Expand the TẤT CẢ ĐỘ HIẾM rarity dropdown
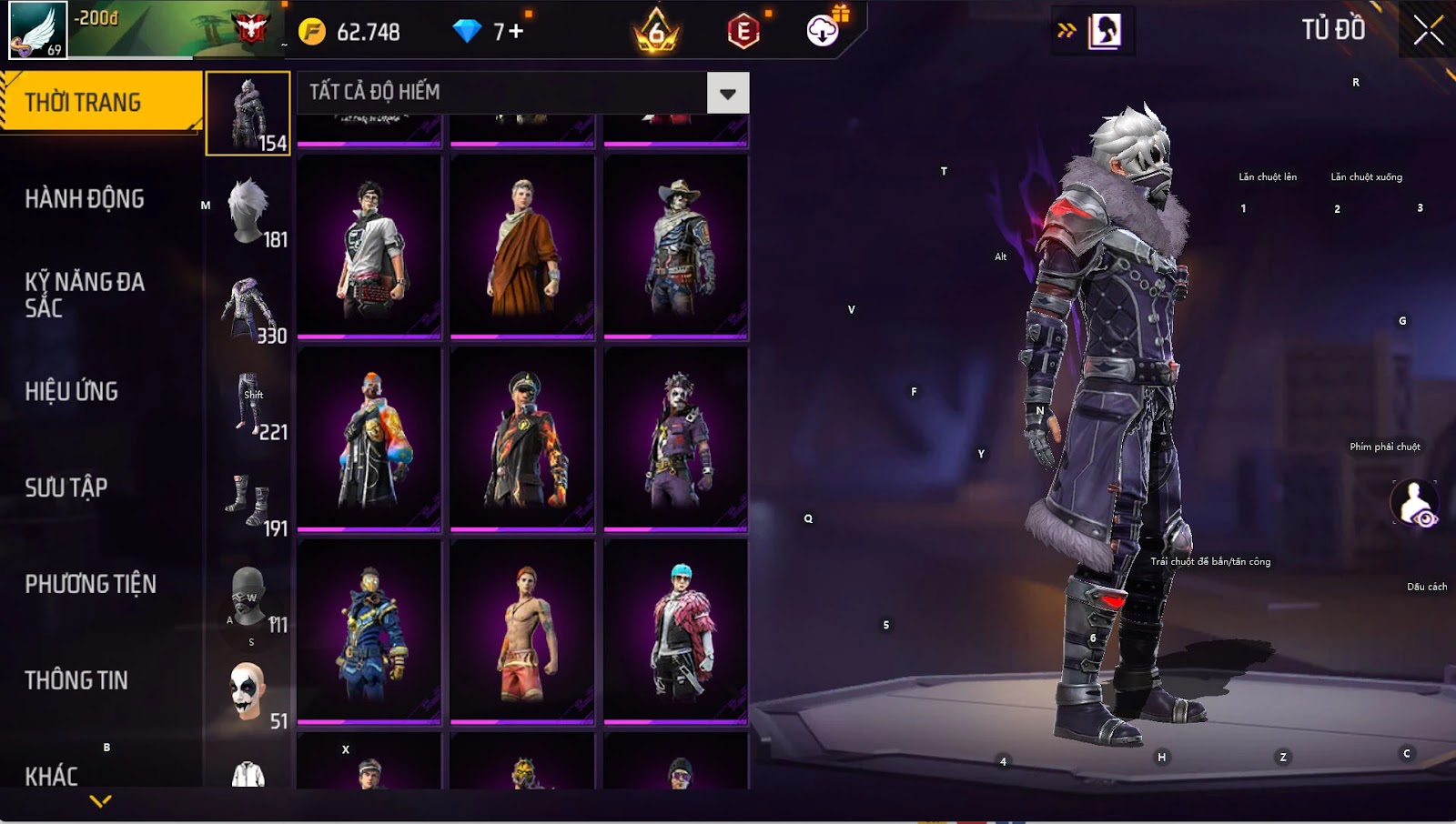Screen dimensions: 1456x824 (x=727, y=93)
